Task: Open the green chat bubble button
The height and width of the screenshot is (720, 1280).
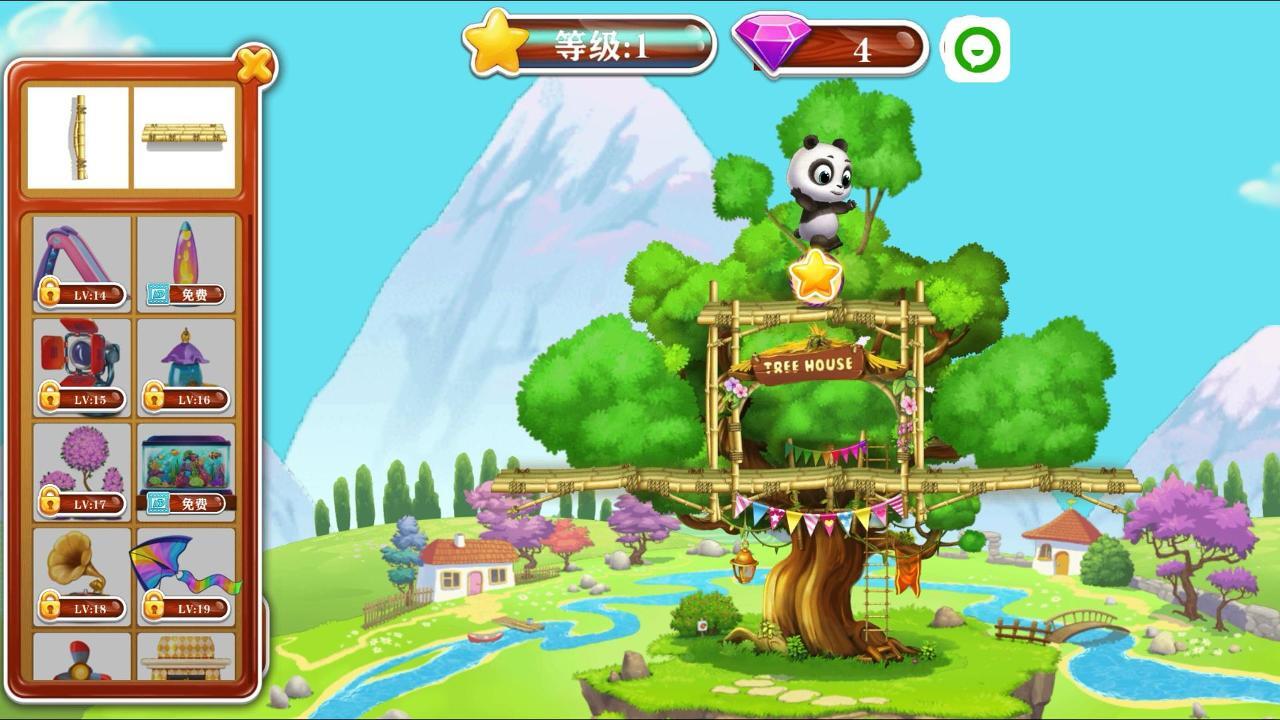Action: (976, 49)
